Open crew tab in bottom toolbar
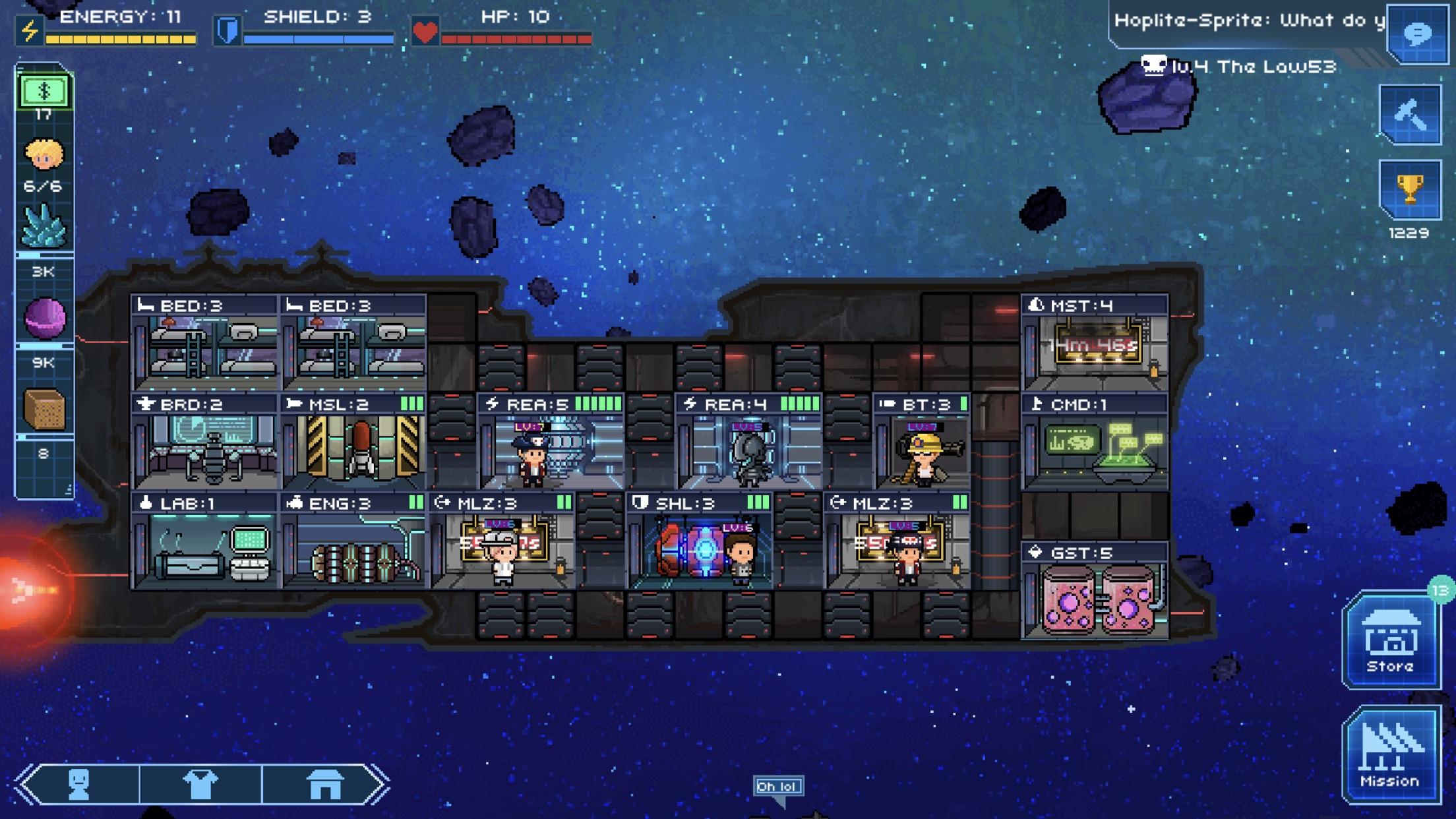The width and height of the screenshot is (1456, 819). pos(79,784)
